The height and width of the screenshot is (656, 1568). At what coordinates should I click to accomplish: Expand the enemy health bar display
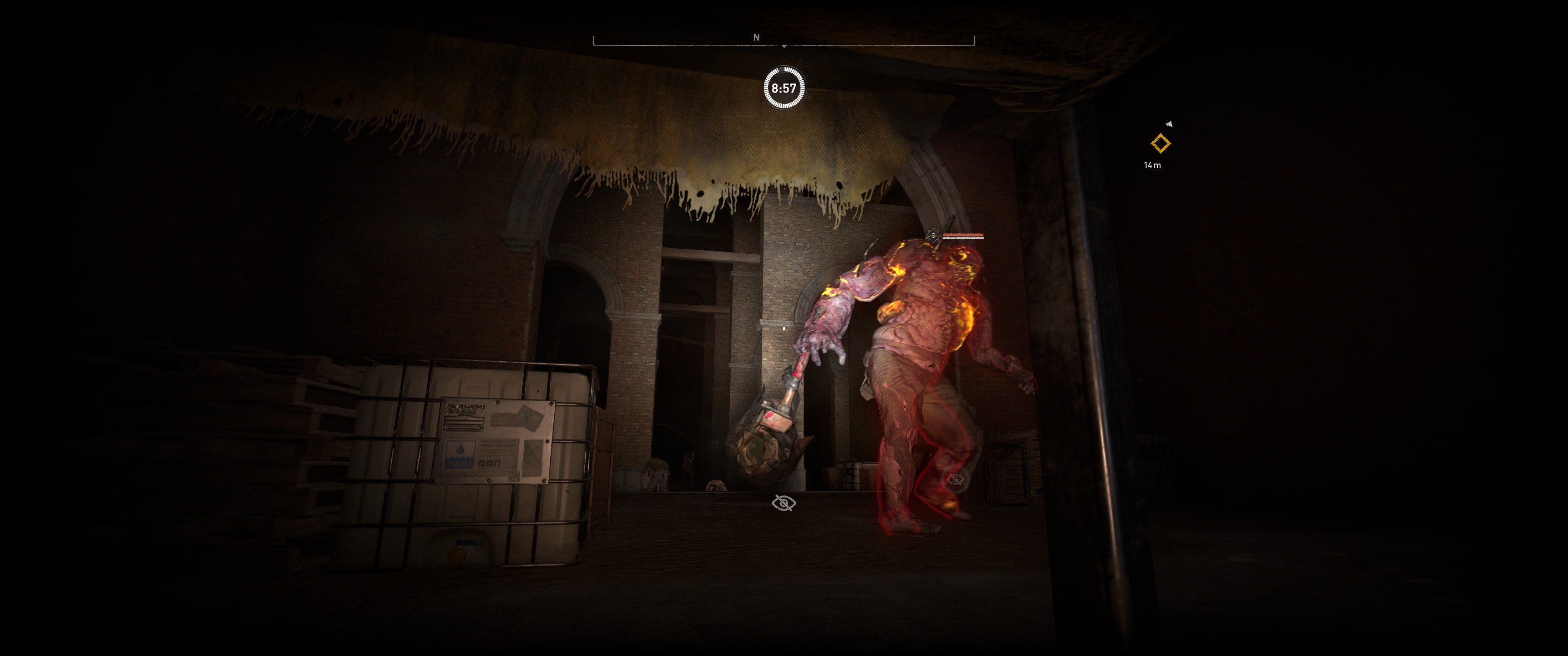964,235
